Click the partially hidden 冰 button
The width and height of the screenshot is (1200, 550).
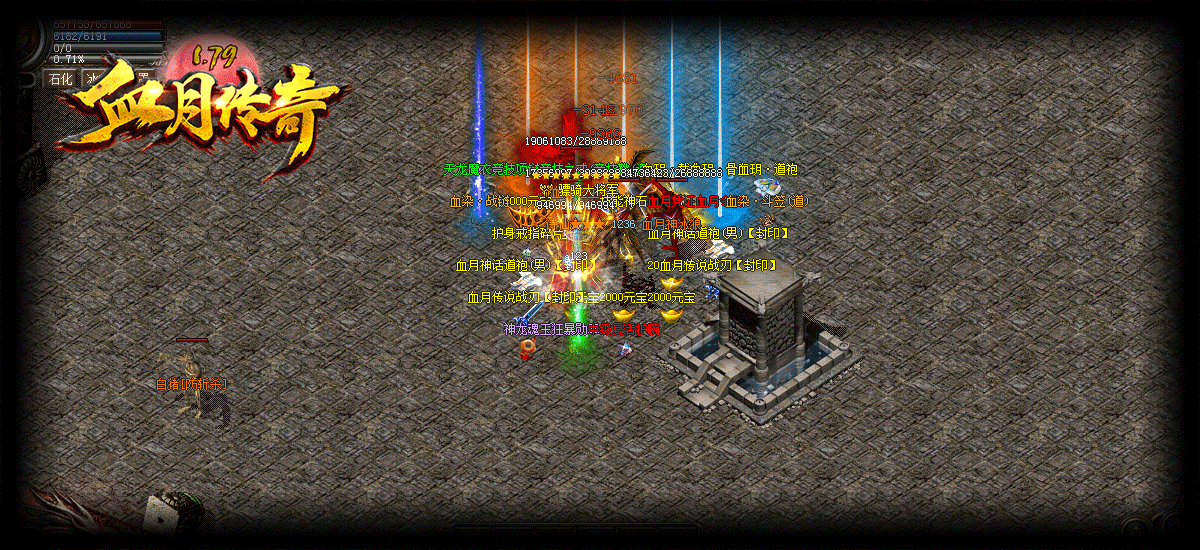[91, 78]
